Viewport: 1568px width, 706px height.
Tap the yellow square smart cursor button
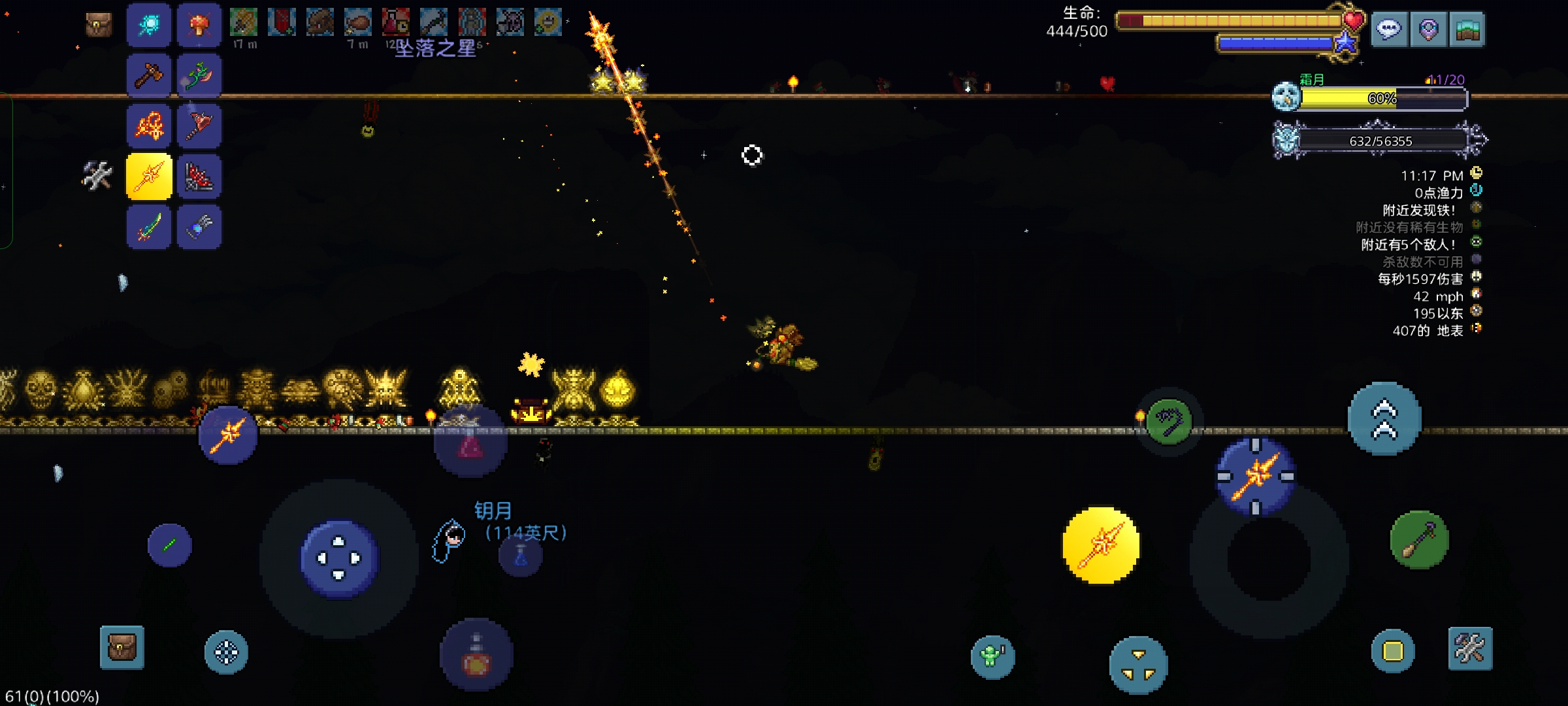coord(1392,651)
